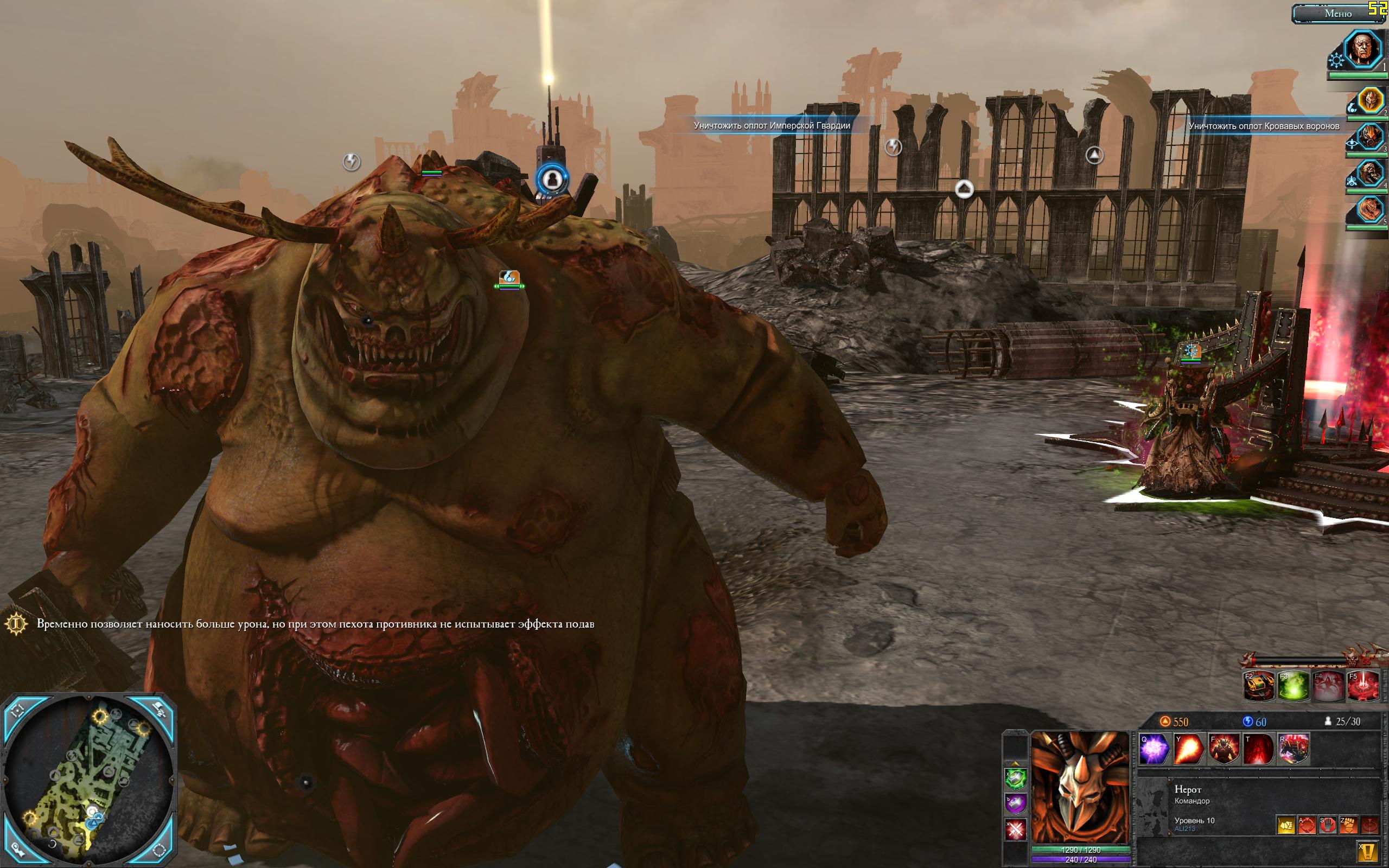Select the hero portrait numbered 5
This screenshot has width=1389, height=868.
(x=1371, y=209)
